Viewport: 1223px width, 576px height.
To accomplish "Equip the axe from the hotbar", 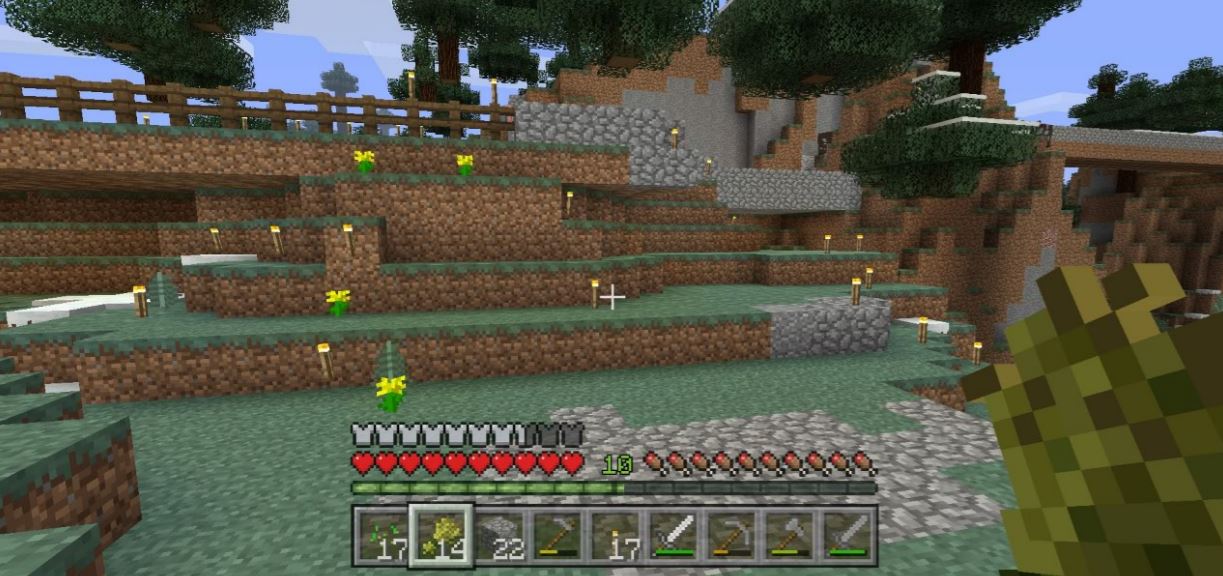I will (789, 536).
